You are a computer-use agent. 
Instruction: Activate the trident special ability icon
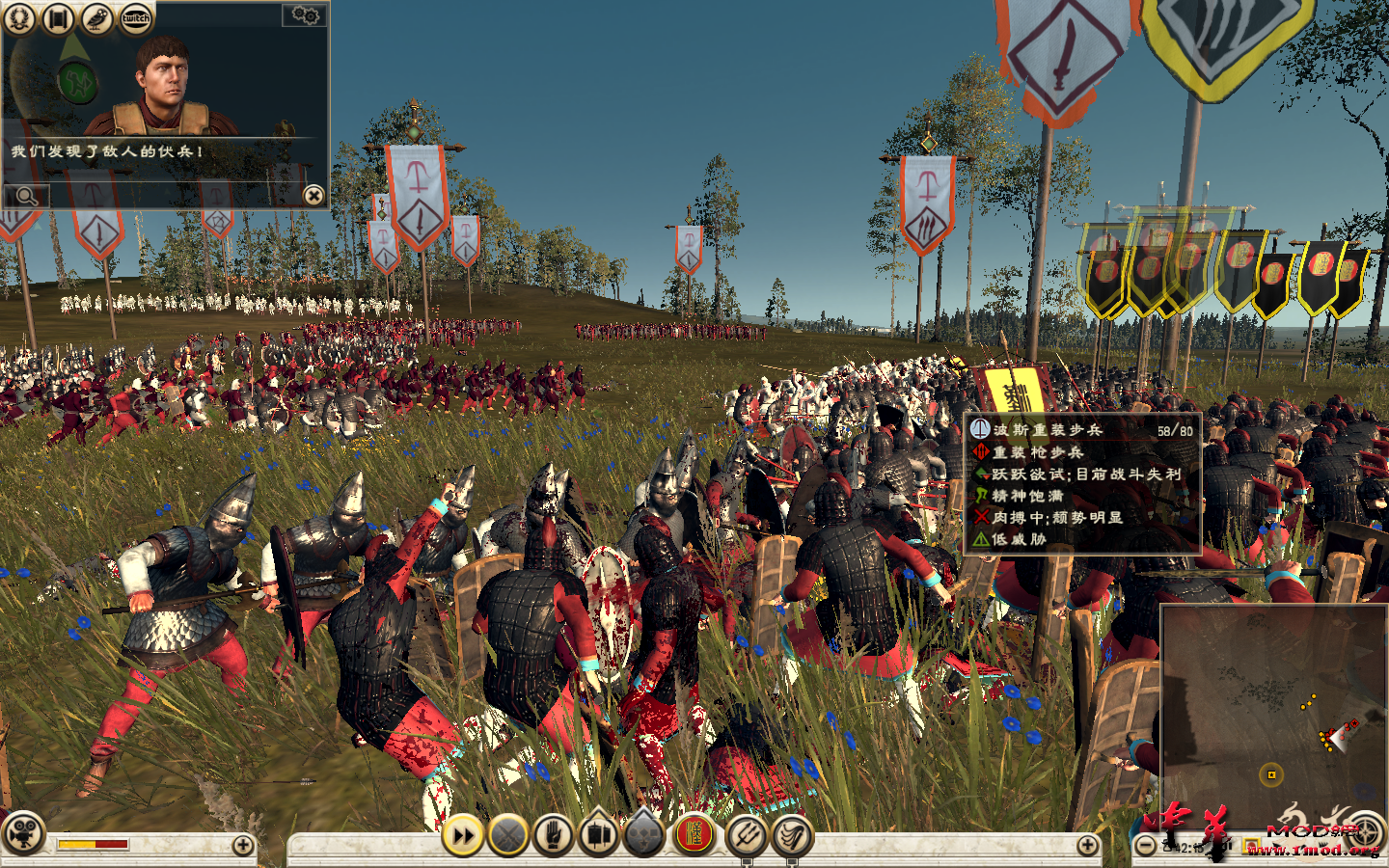(747, 835)
